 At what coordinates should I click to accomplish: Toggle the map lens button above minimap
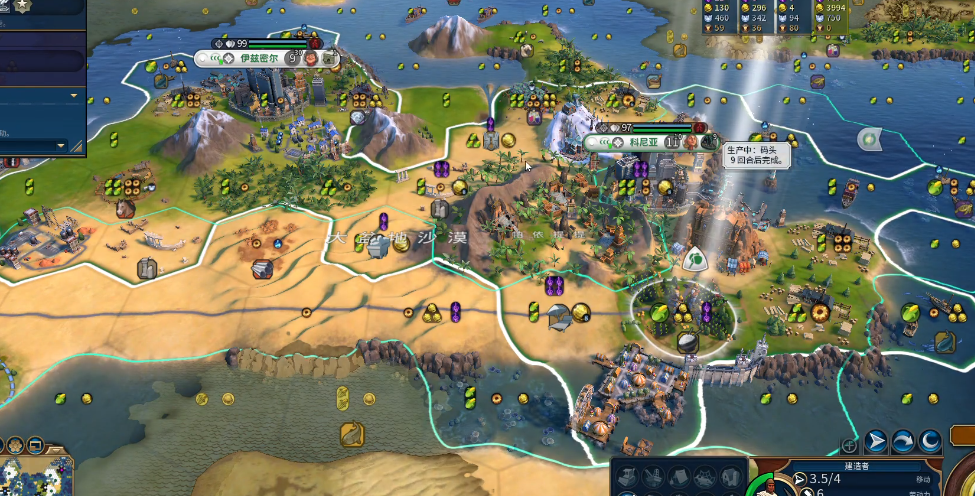[x=35, y=445]
